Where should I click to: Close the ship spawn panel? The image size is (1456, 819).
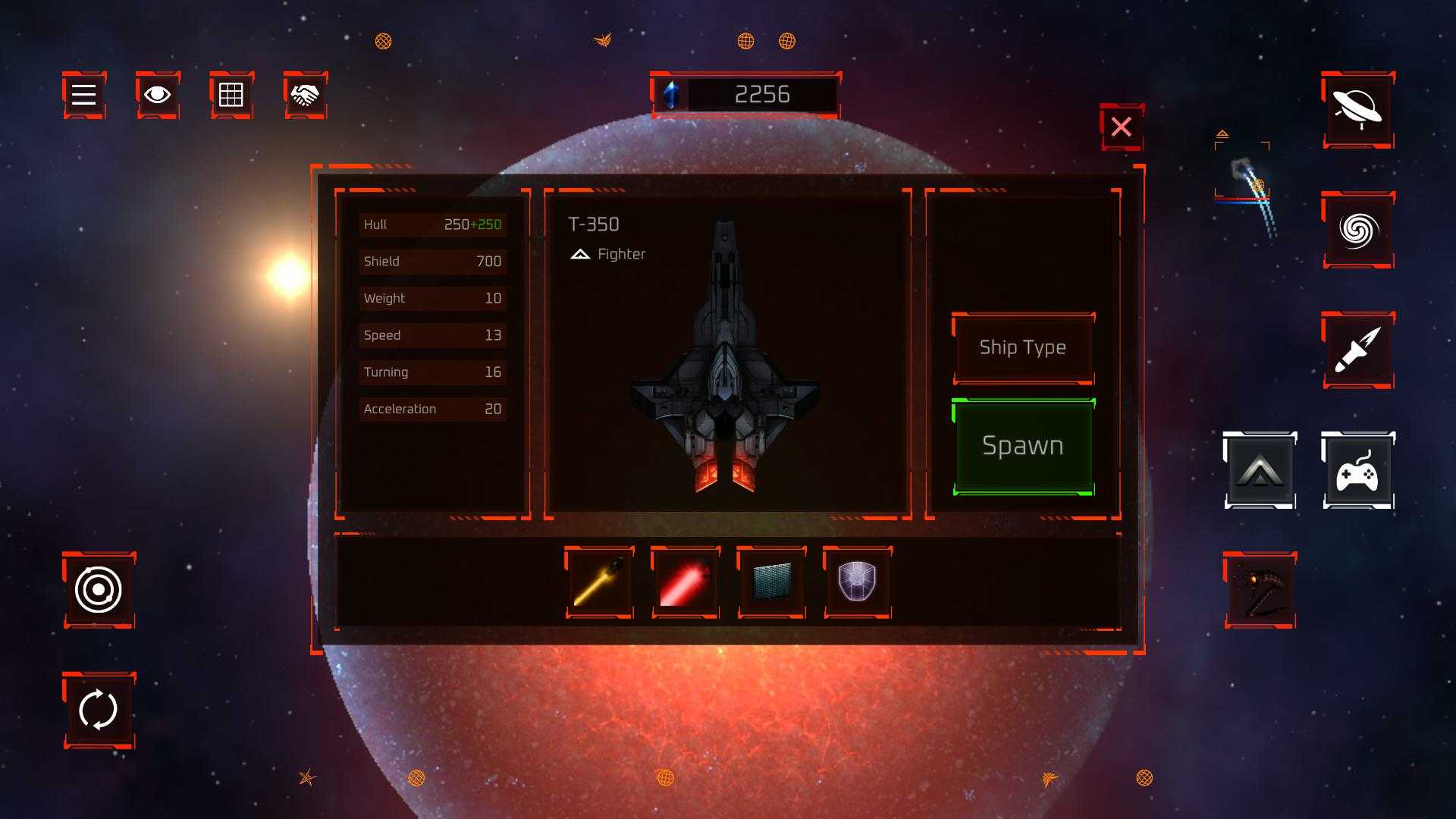(1121, 127)
